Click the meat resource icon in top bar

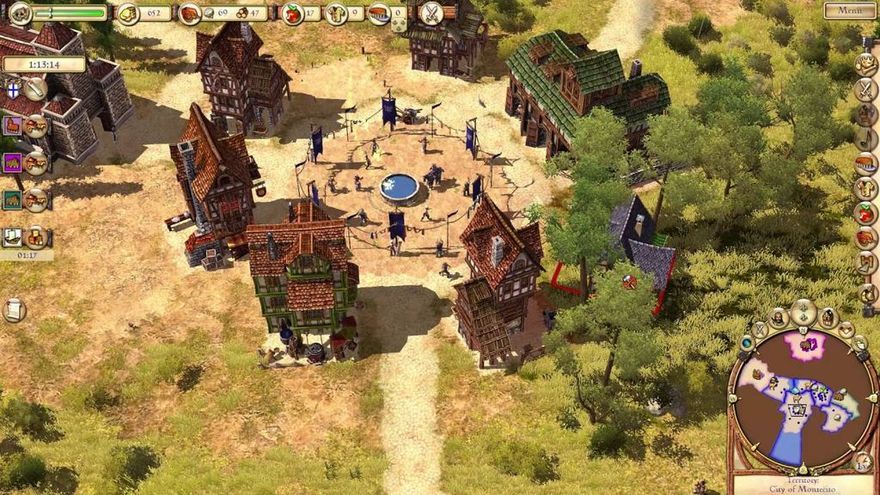tap(190, 13)
